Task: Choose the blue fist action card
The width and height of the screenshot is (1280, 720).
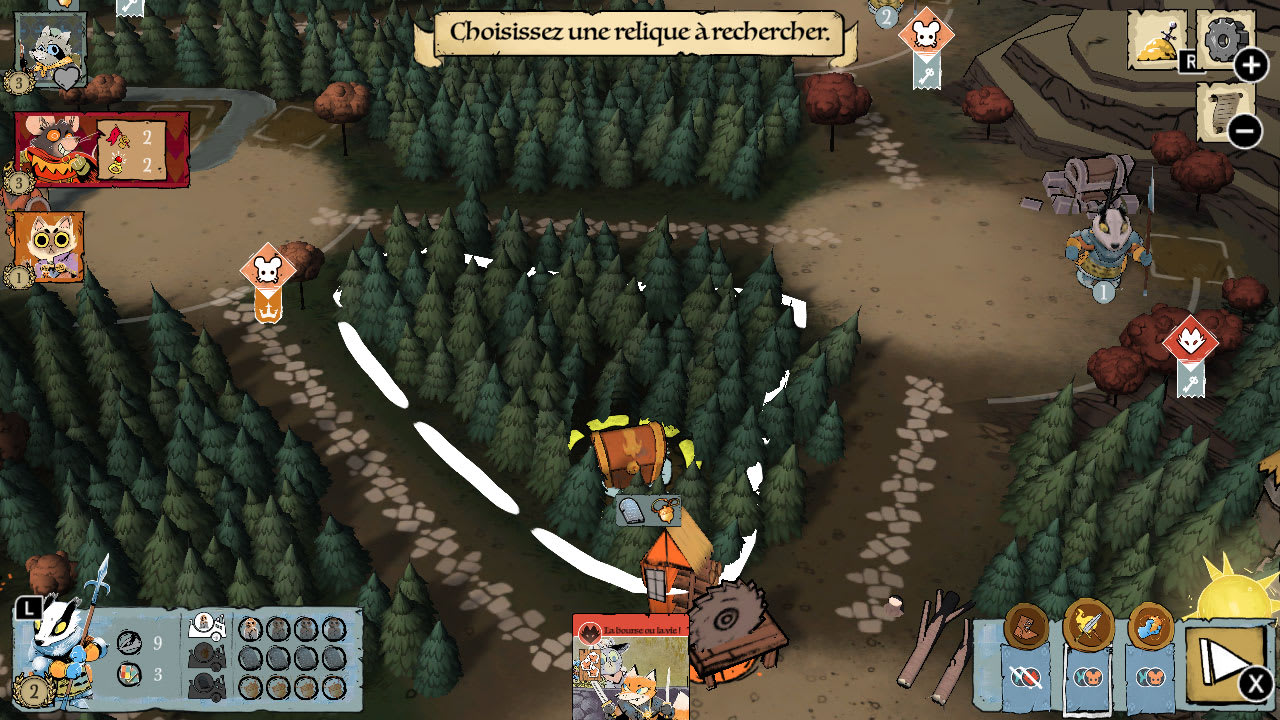Action: click(x=1150, y=627)
